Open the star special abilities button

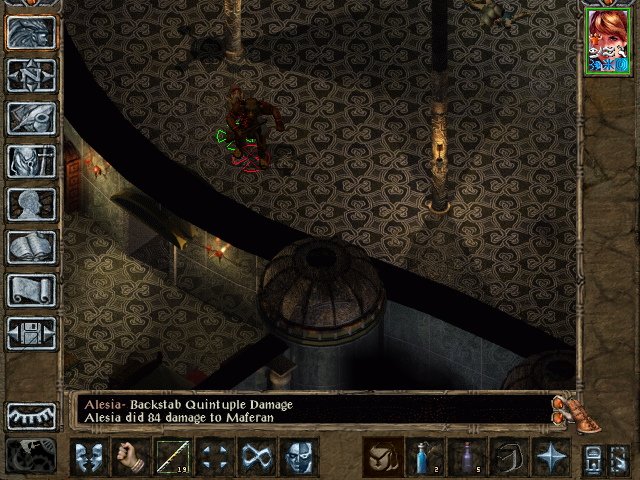(551, 457)
